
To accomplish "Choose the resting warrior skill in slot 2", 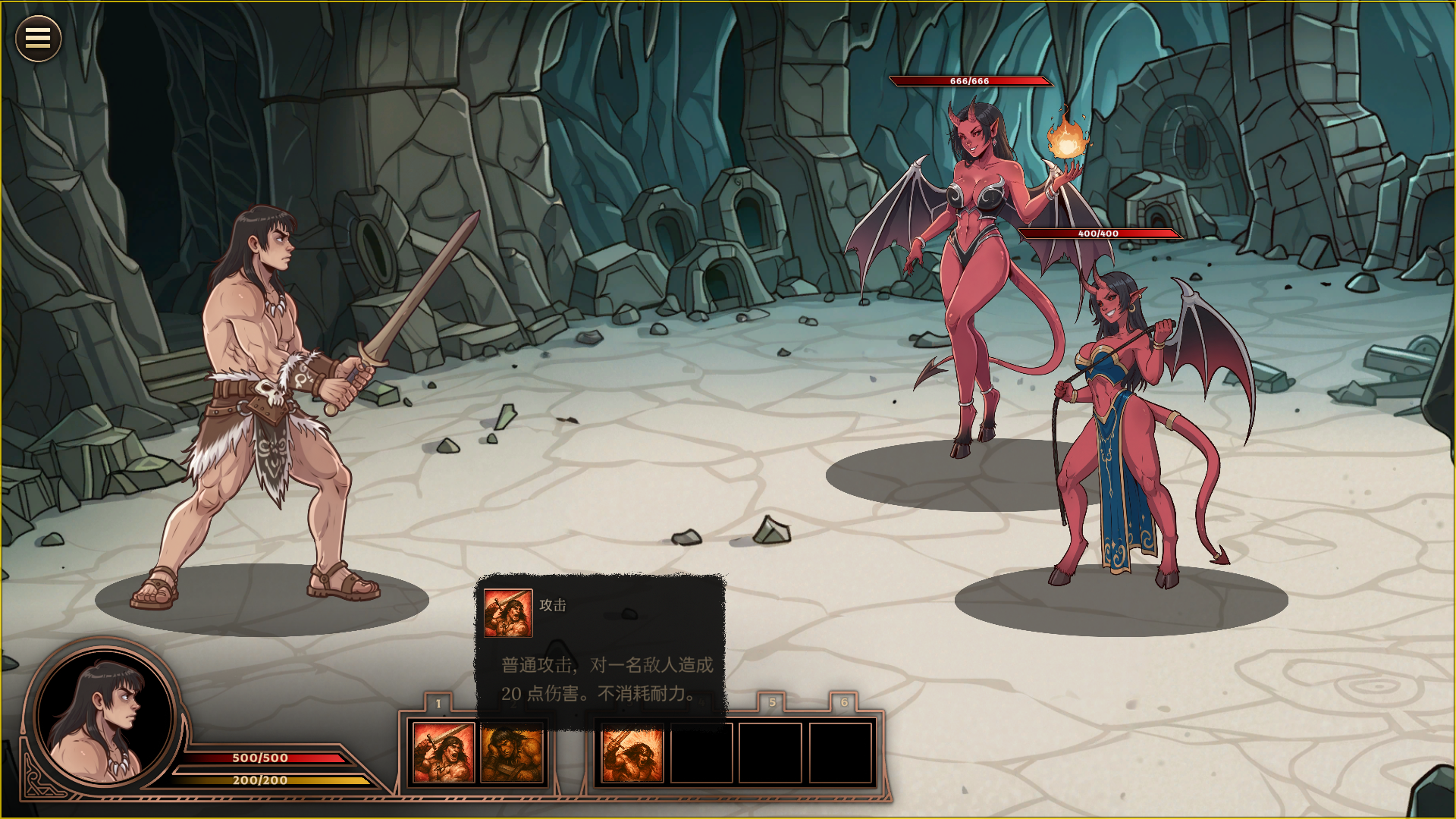I will 513,752.
